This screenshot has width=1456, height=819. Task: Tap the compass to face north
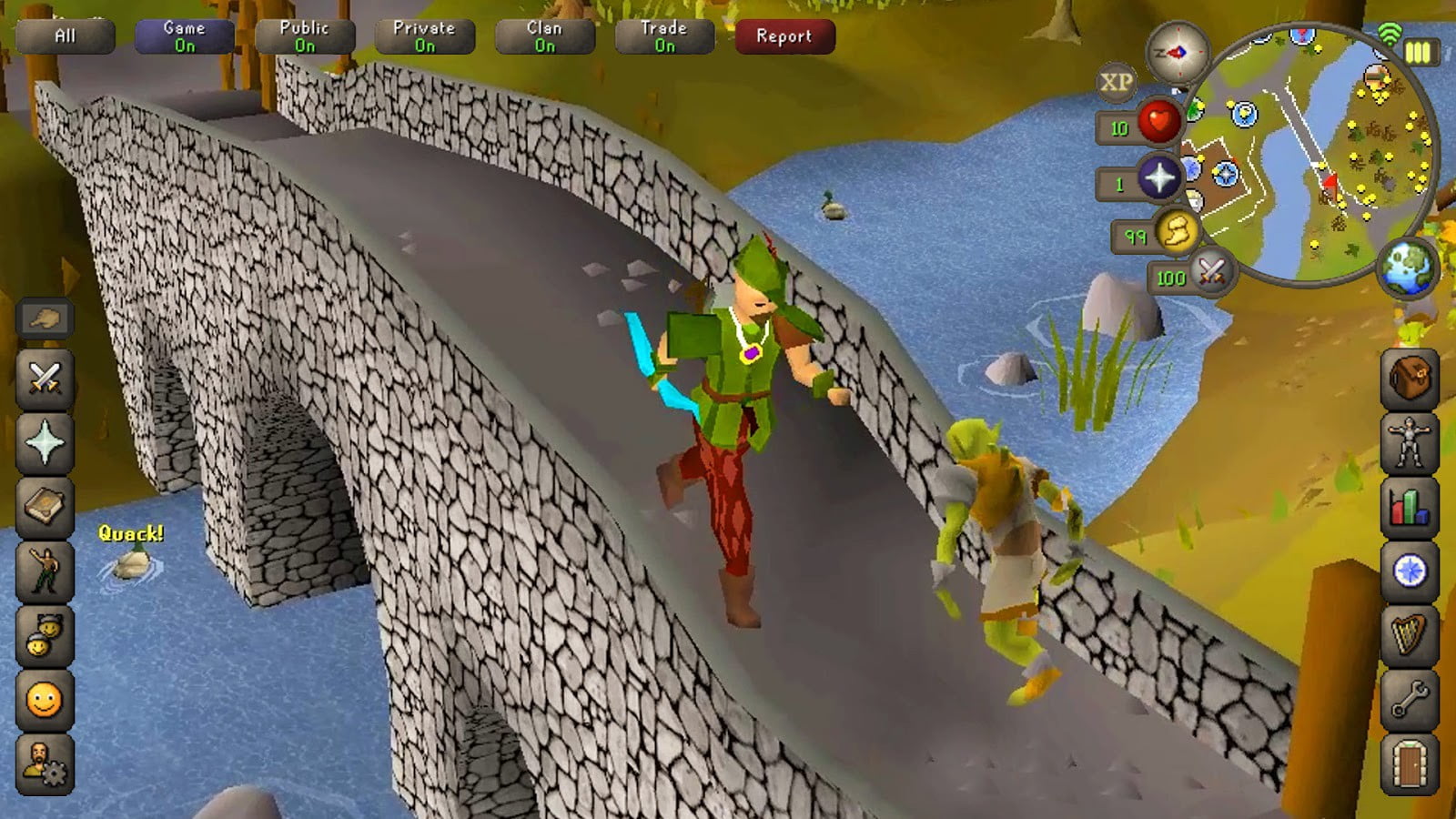(1178, 53)
